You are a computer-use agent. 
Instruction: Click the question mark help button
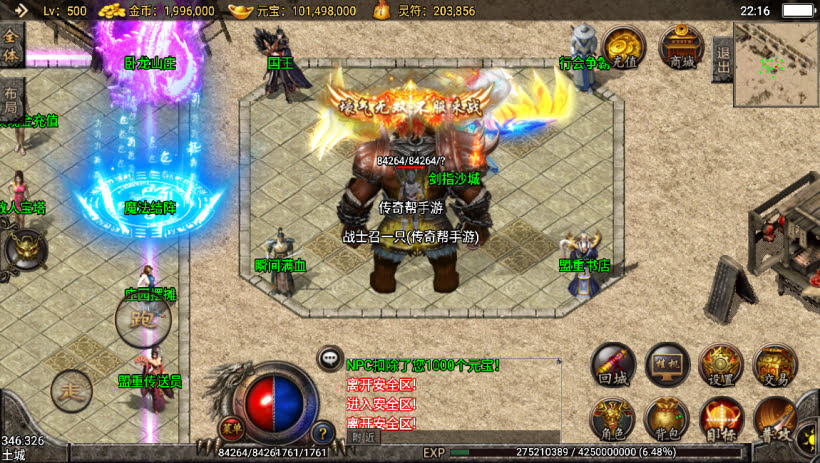[322, 433]
